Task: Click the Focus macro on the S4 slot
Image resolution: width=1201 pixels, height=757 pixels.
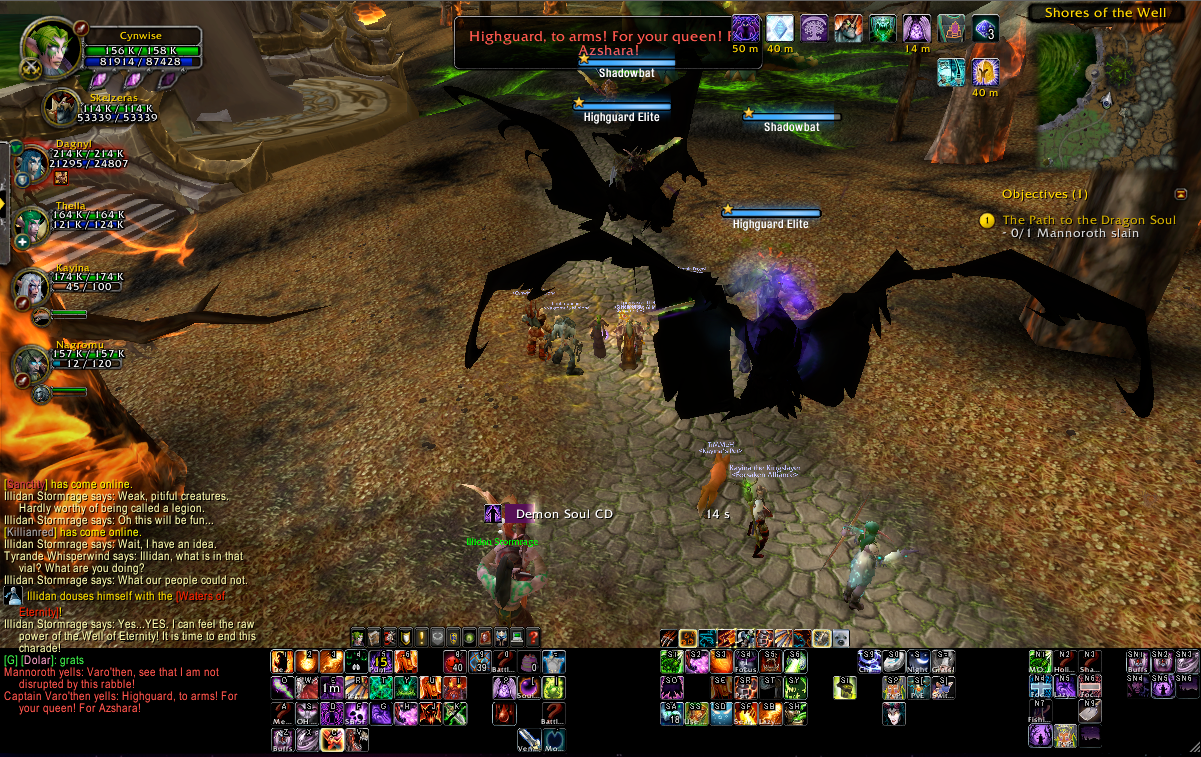Action: point(744,661)
